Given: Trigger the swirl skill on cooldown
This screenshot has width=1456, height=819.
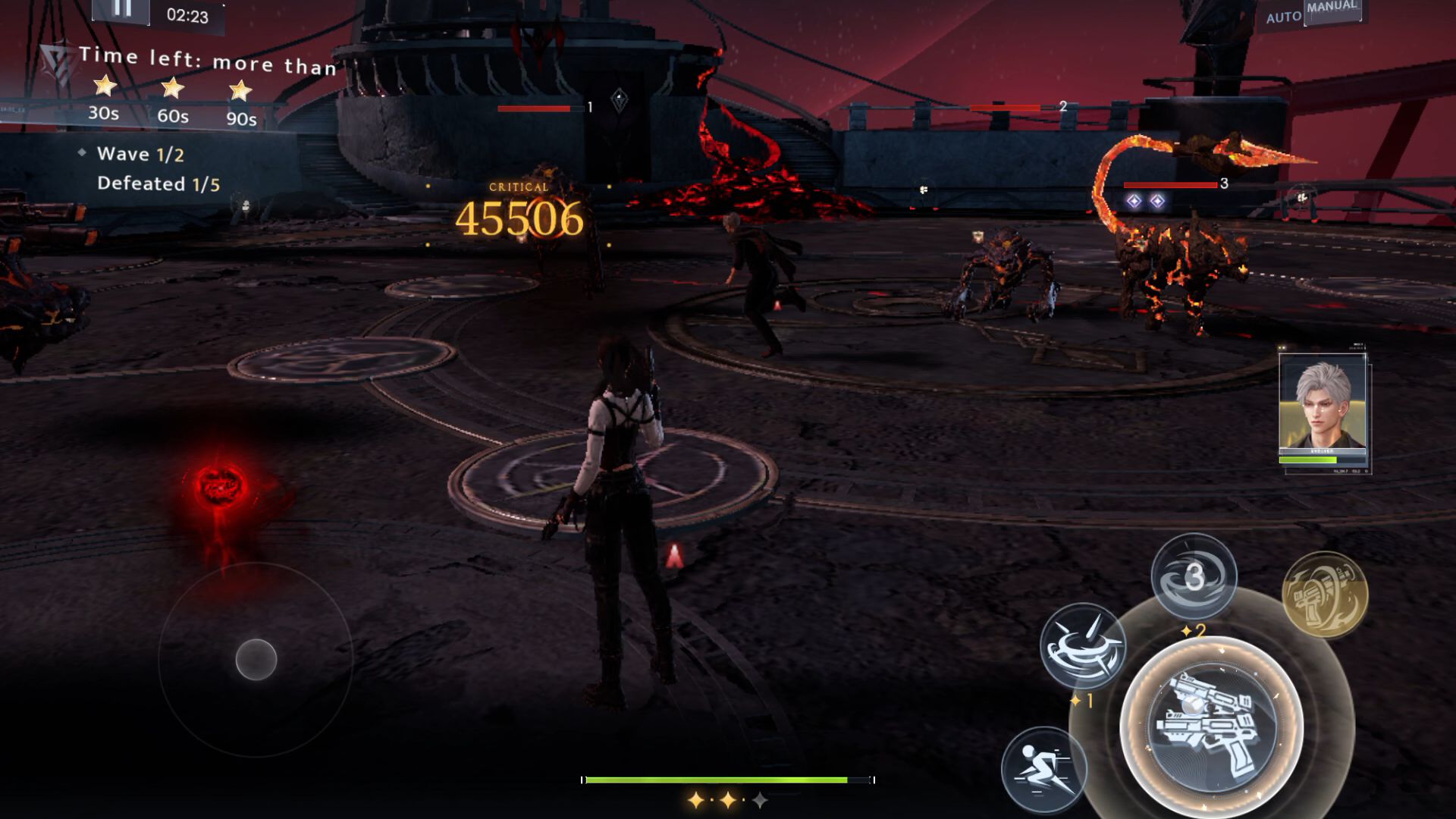Looking at the screenshot, I should click(1194, 576).
